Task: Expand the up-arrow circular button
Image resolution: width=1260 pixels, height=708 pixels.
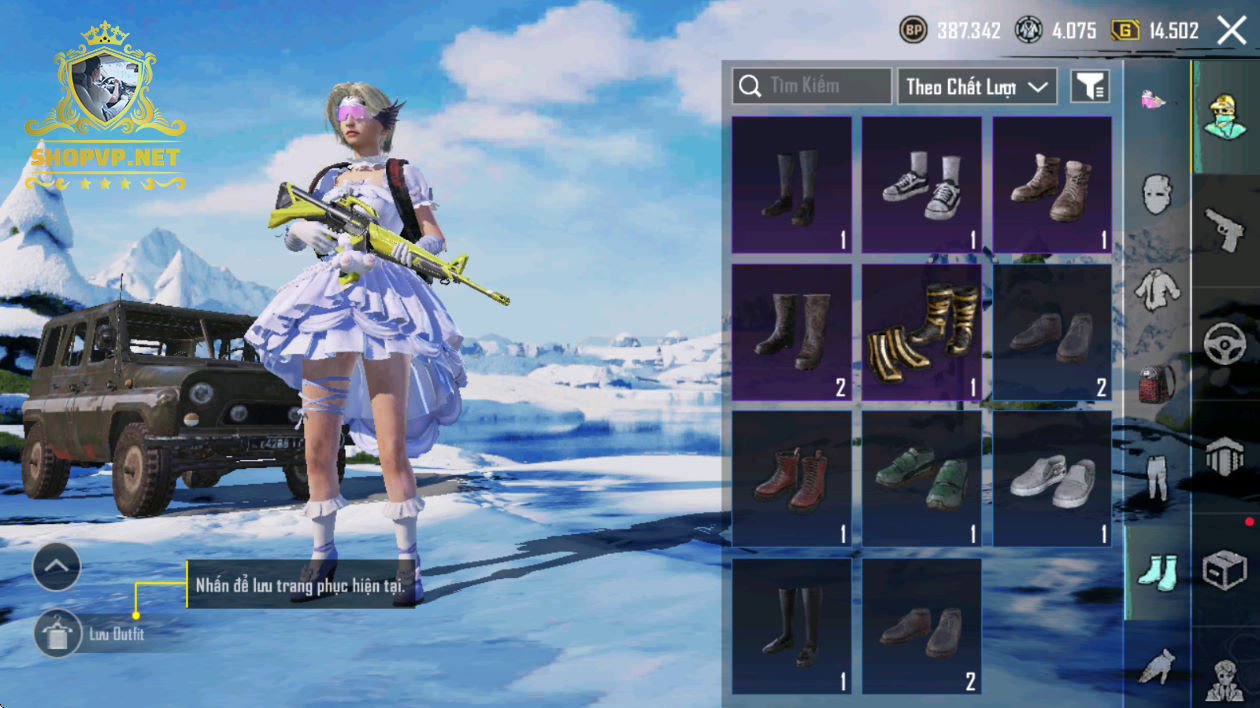Action: click(57, 567)
